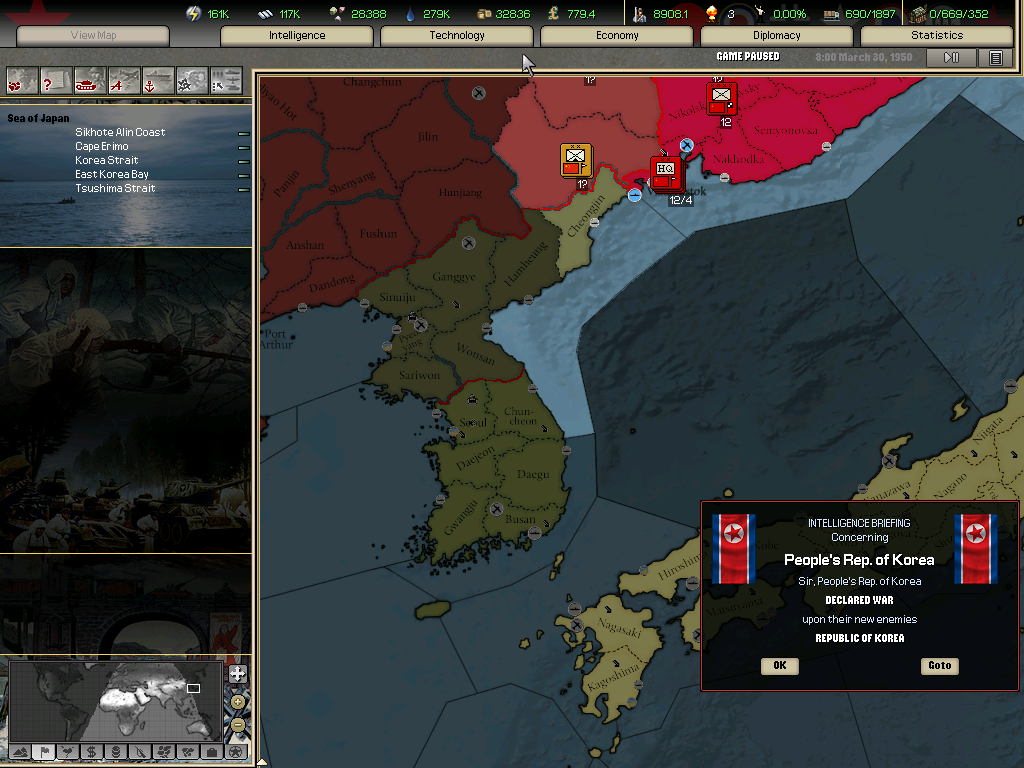Select the View Map tab
This screenshot has height=768, width=1024.
click(x=94, y=36)
